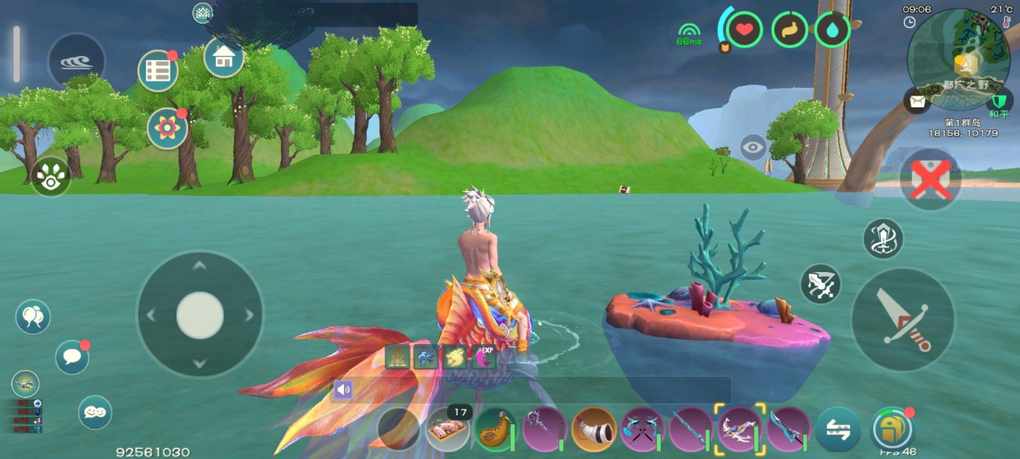1020x459 pixels.
Task: Swap the hotbar with arrows button
Action: pos(838,430)
